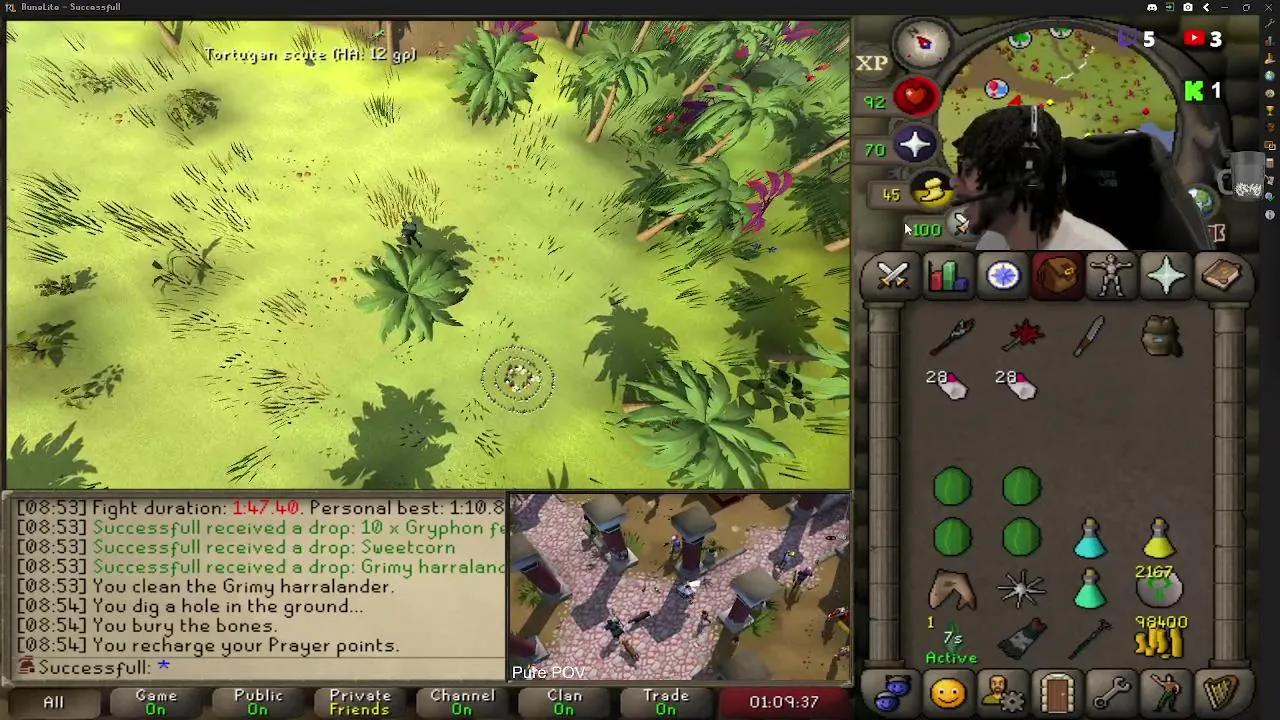Open the Settings wrench tab
This screenshot has width=1280, height=720.
(x=1113, y=692)
